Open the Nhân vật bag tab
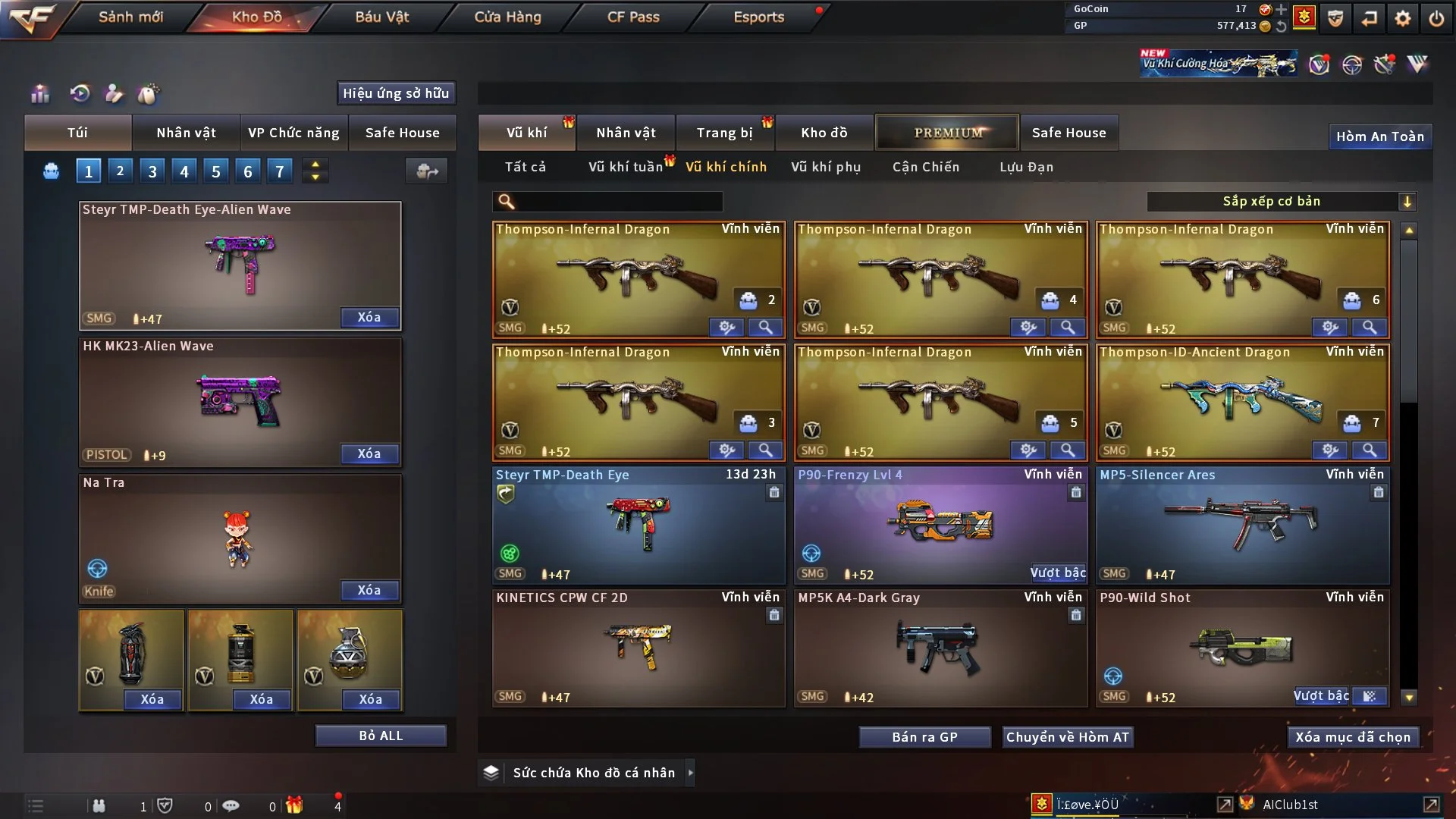The height and width of the screenshot is (819, 1456). (186, 133)
